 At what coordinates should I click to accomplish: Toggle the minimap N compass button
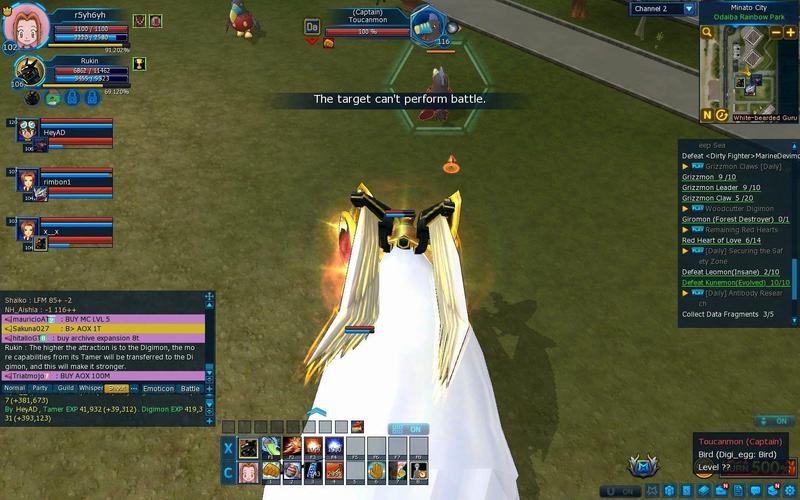coord(707,115)
